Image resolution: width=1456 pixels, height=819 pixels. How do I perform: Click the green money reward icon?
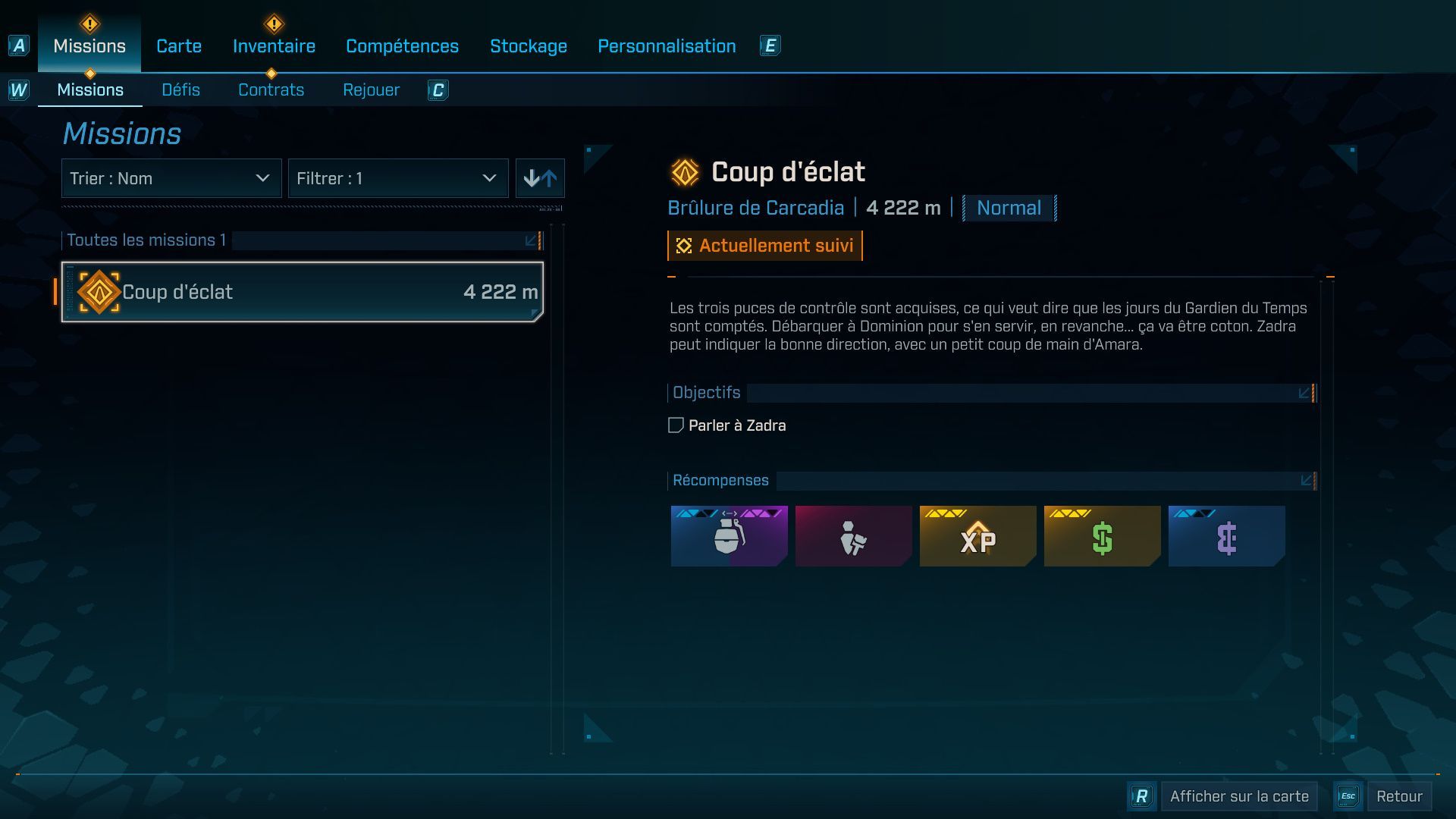coord(1102,536)
